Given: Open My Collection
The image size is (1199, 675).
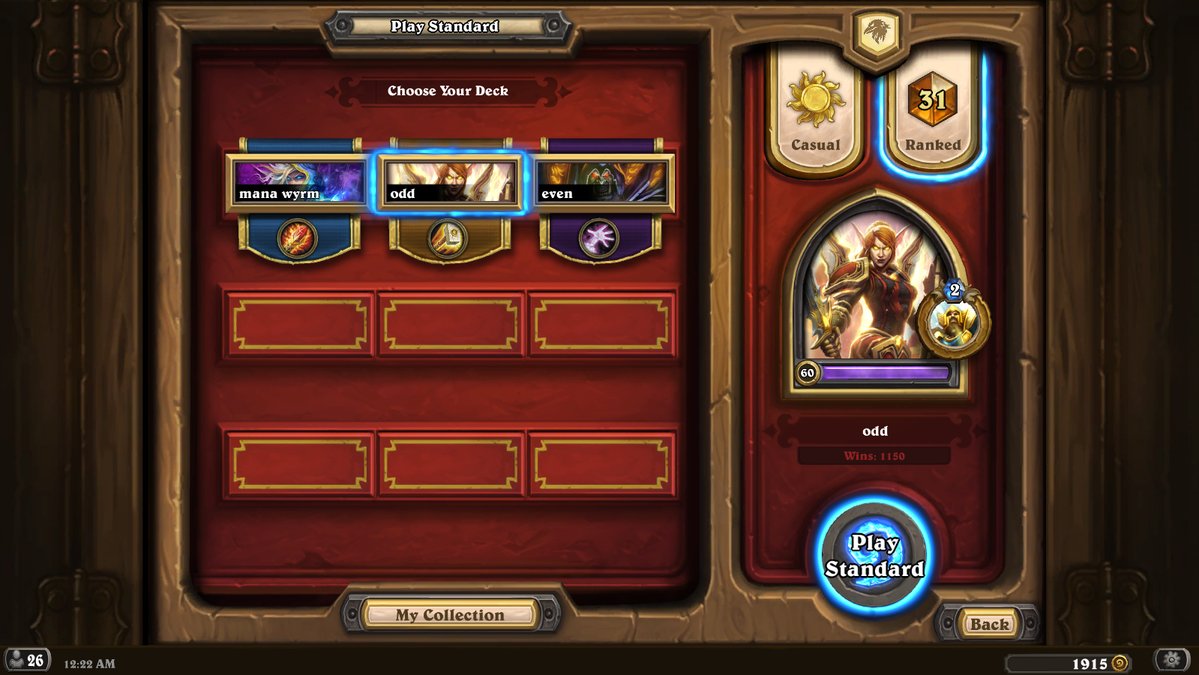Looking at the screenshot, I should click(449, 615).
